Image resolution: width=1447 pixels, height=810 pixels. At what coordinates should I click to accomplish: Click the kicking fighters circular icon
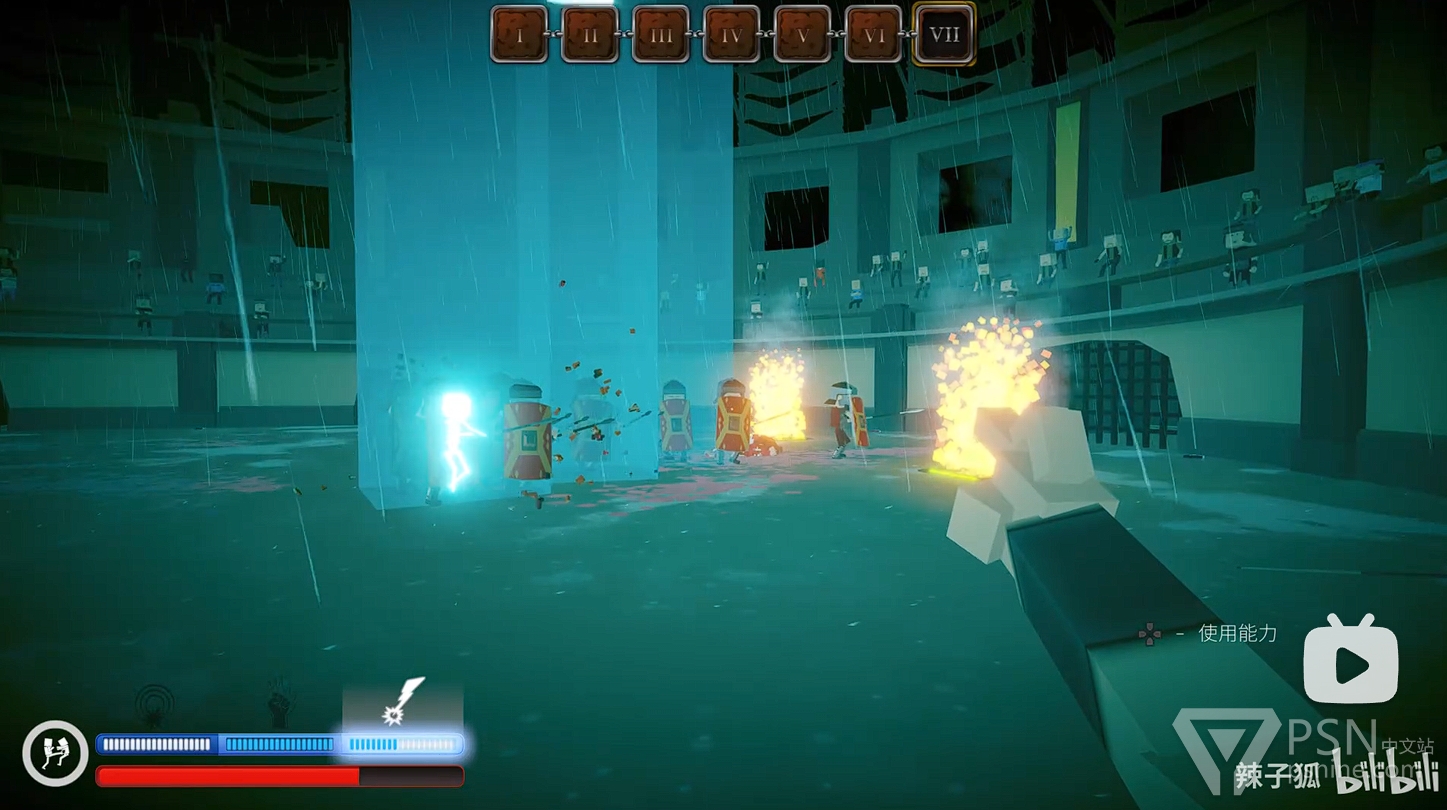pyautogui.click(x=55, y=753)
